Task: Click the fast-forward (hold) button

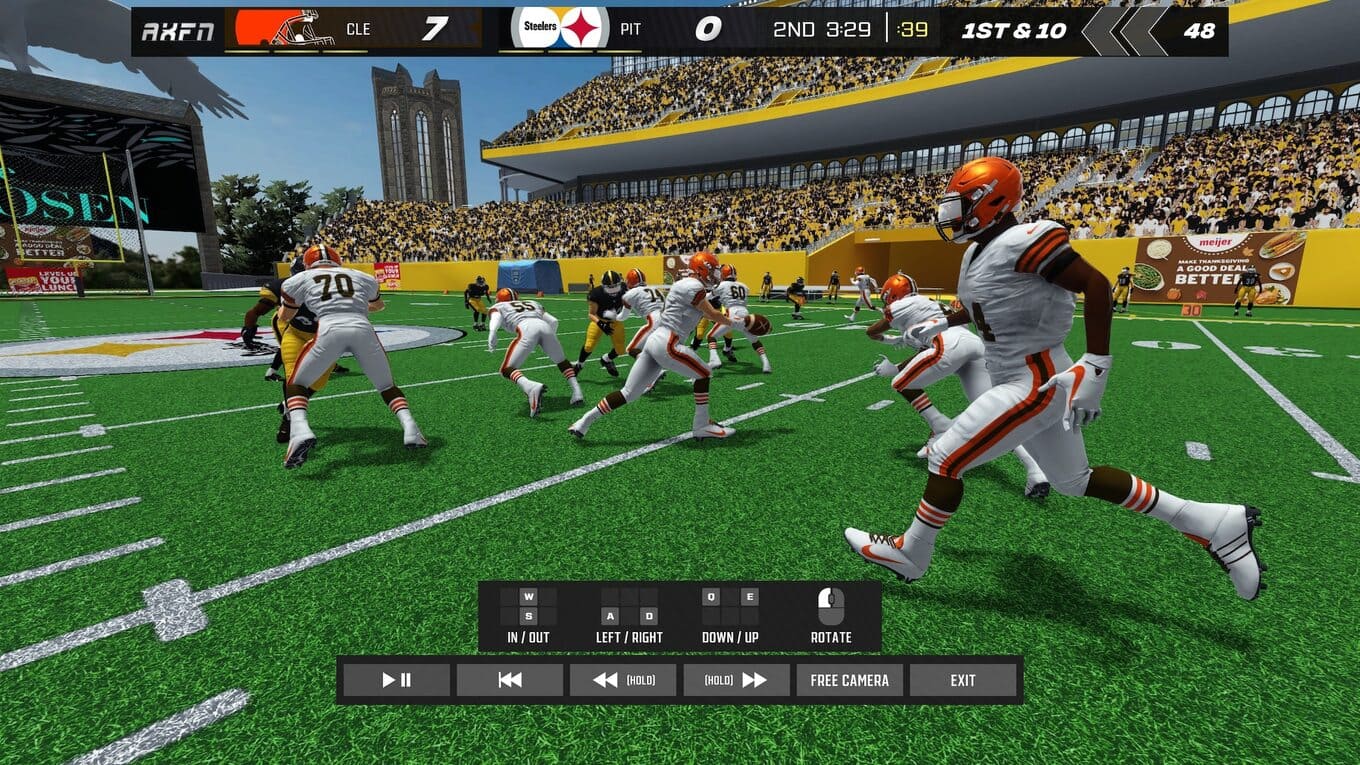Action: click(x=736, y=680)
